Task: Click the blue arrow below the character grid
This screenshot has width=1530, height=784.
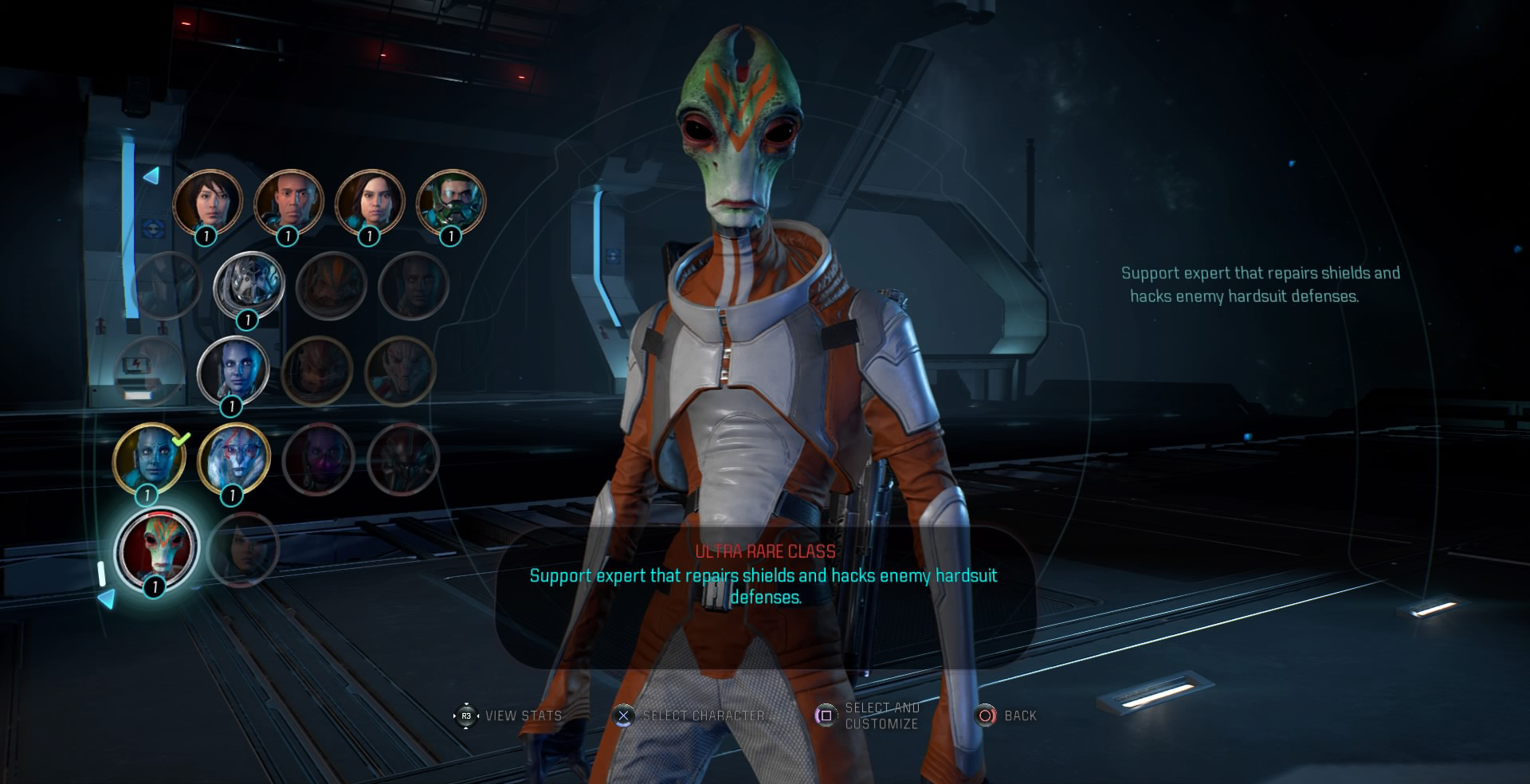Action: (x=106, y=598)
